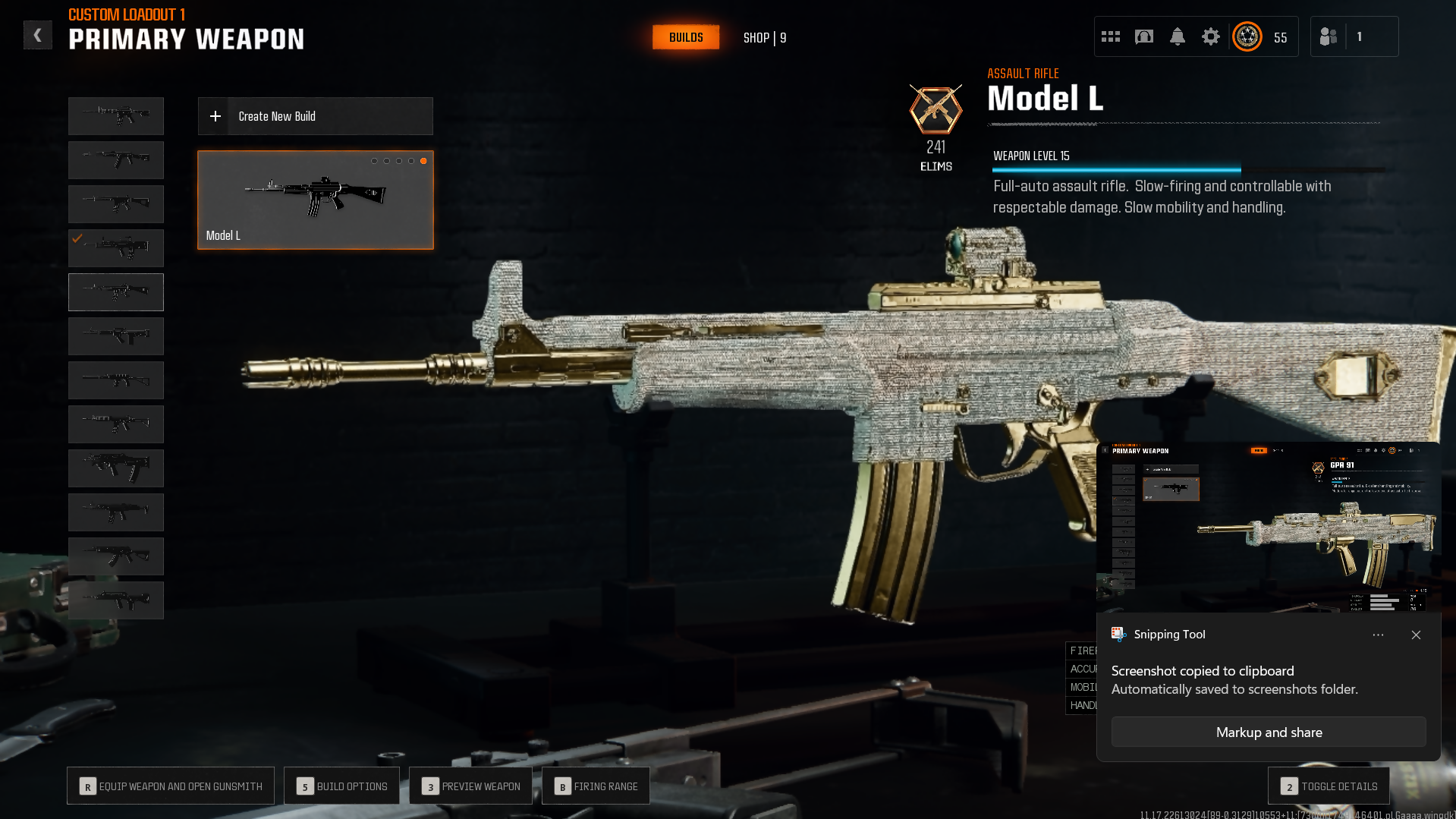The height and width of the screenshot is (819, 1456).
Task: Open the notifications bell
Action: point(1178,36)
